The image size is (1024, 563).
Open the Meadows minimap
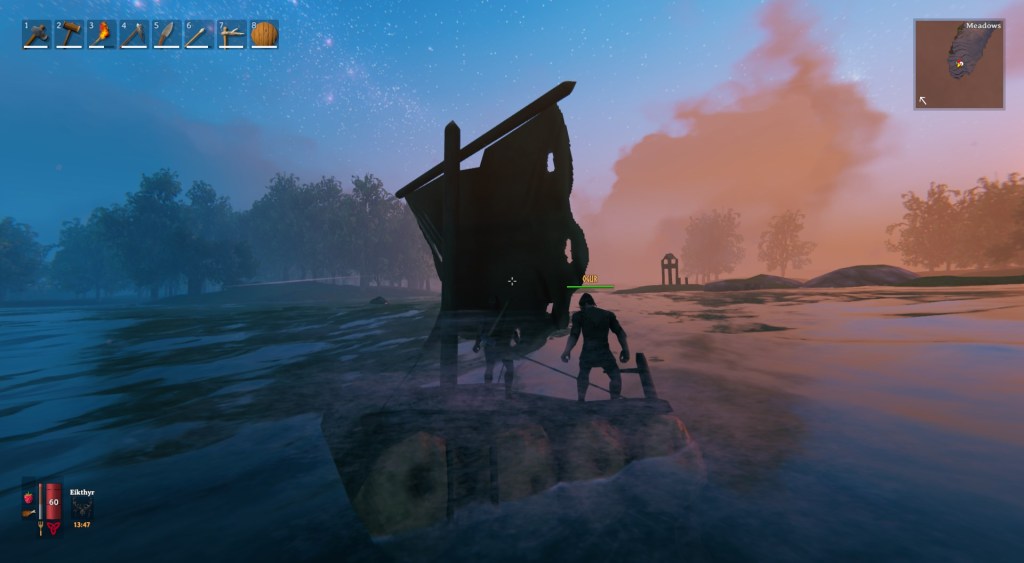pyautogui.click(x=959, y=65)
